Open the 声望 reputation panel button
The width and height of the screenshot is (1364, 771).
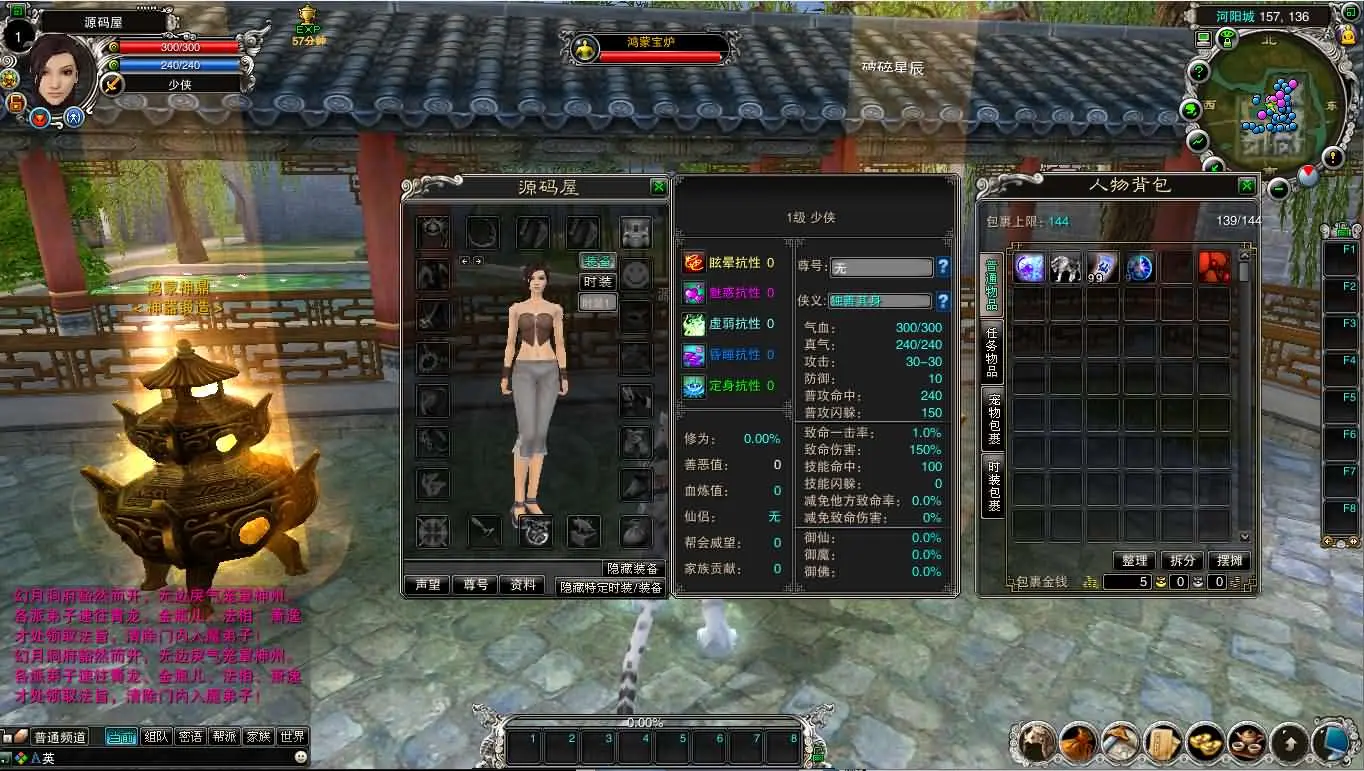[x=427, y=584]
